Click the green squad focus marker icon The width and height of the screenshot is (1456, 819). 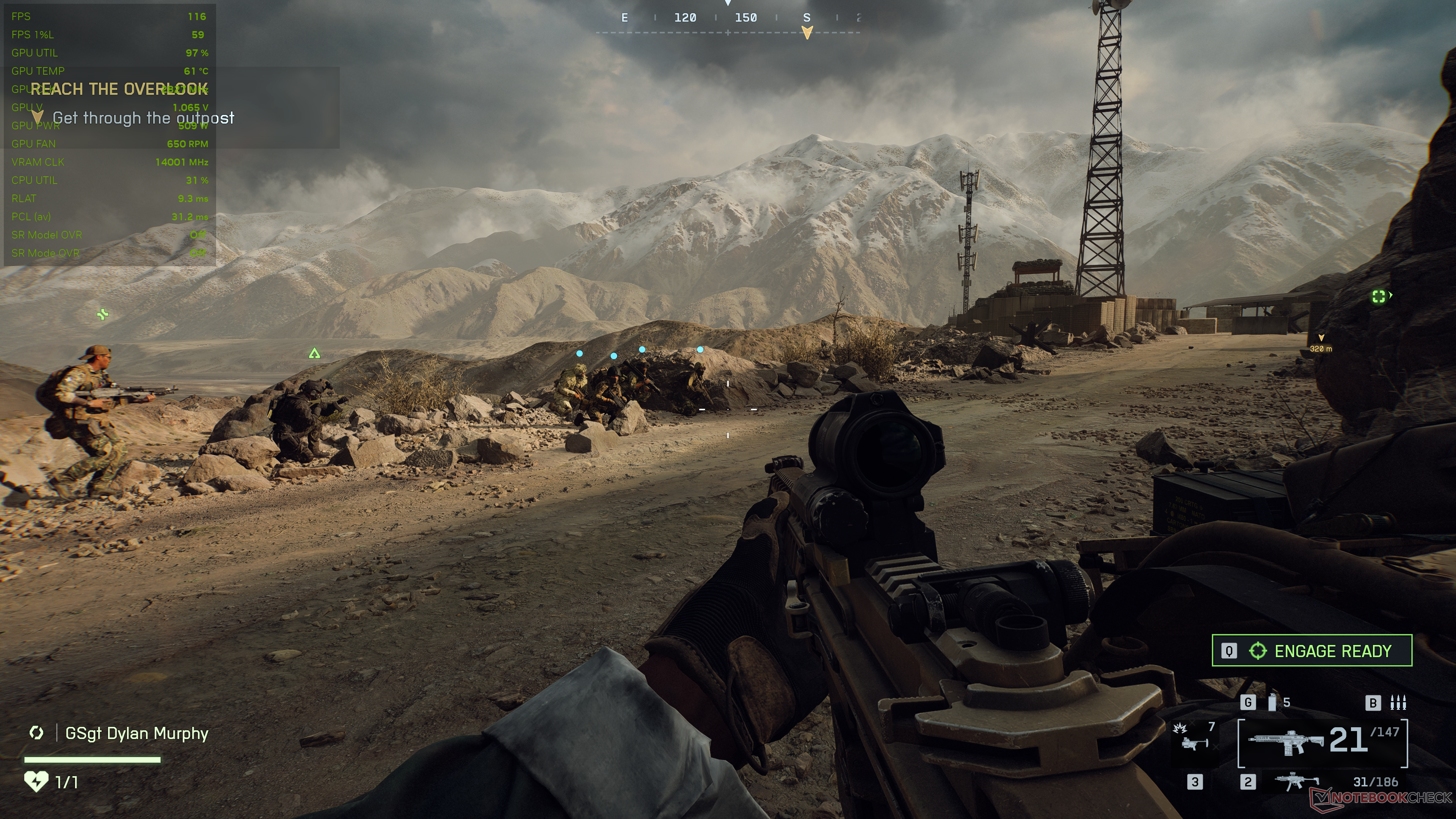(1379, 296)
